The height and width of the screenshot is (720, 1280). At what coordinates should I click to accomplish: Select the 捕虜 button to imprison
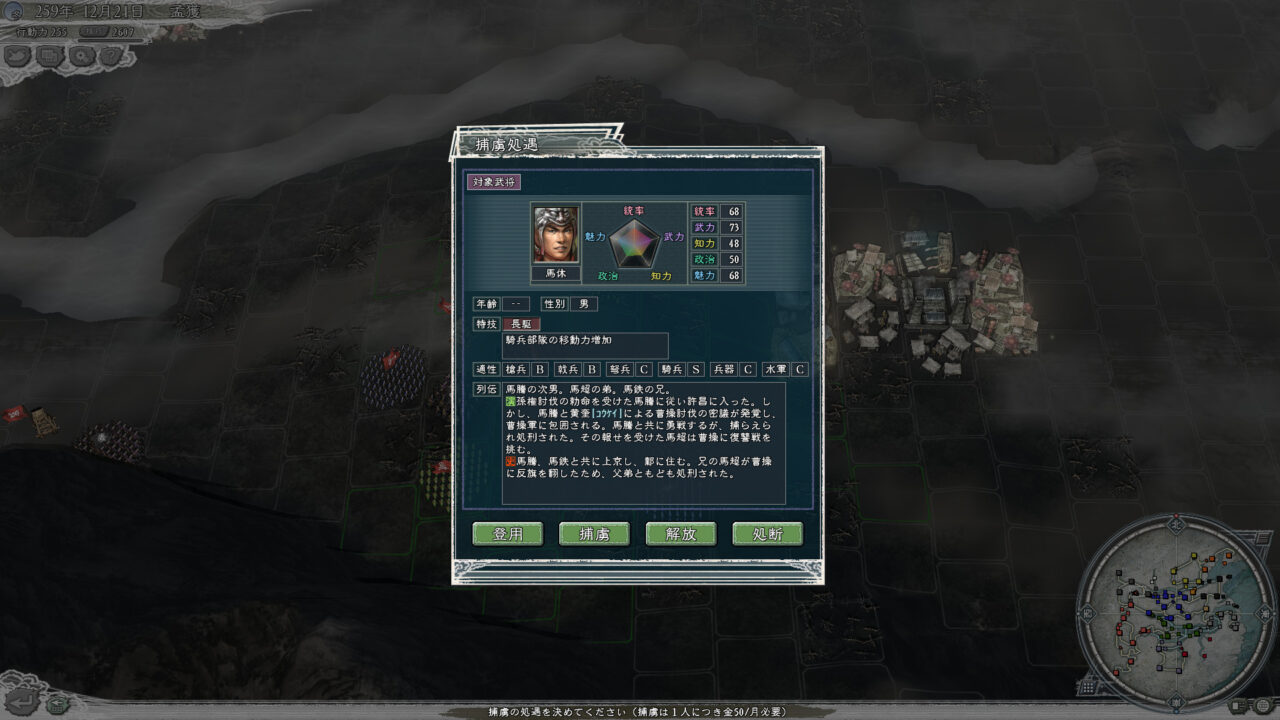click(x=594, y=534)
